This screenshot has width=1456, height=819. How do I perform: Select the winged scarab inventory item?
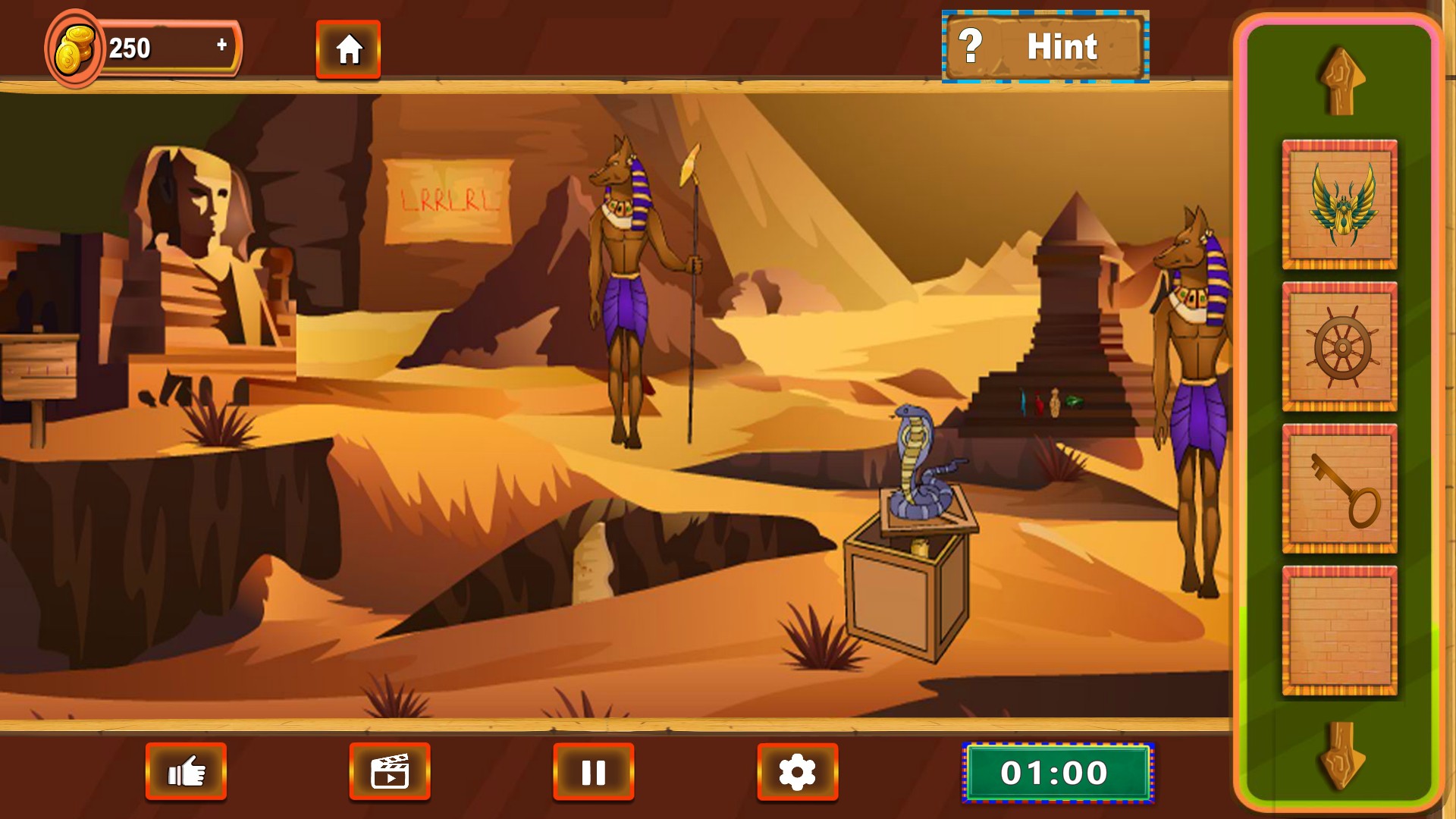coord(1339,205)
